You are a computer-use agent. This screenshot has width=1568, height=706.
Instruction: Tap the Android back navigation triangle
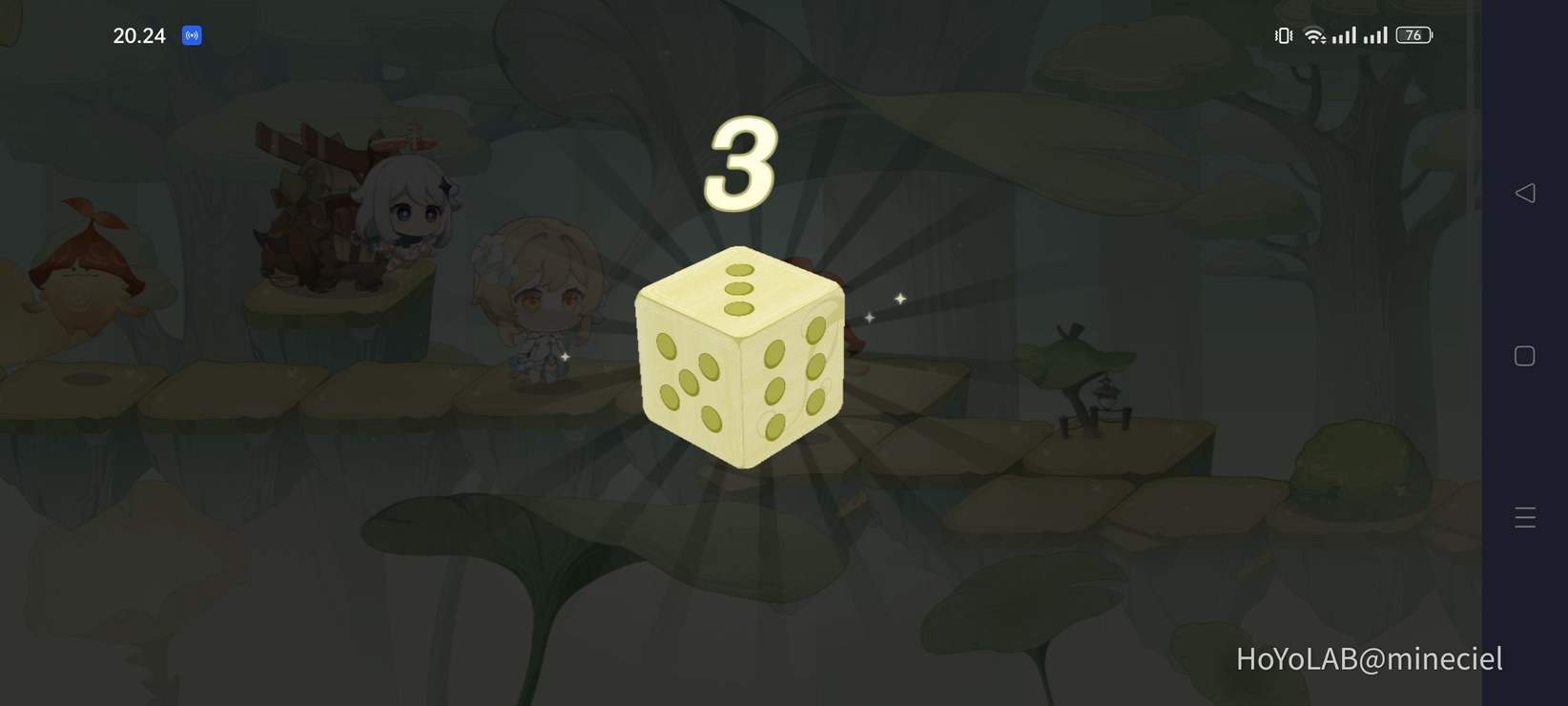1525,192
